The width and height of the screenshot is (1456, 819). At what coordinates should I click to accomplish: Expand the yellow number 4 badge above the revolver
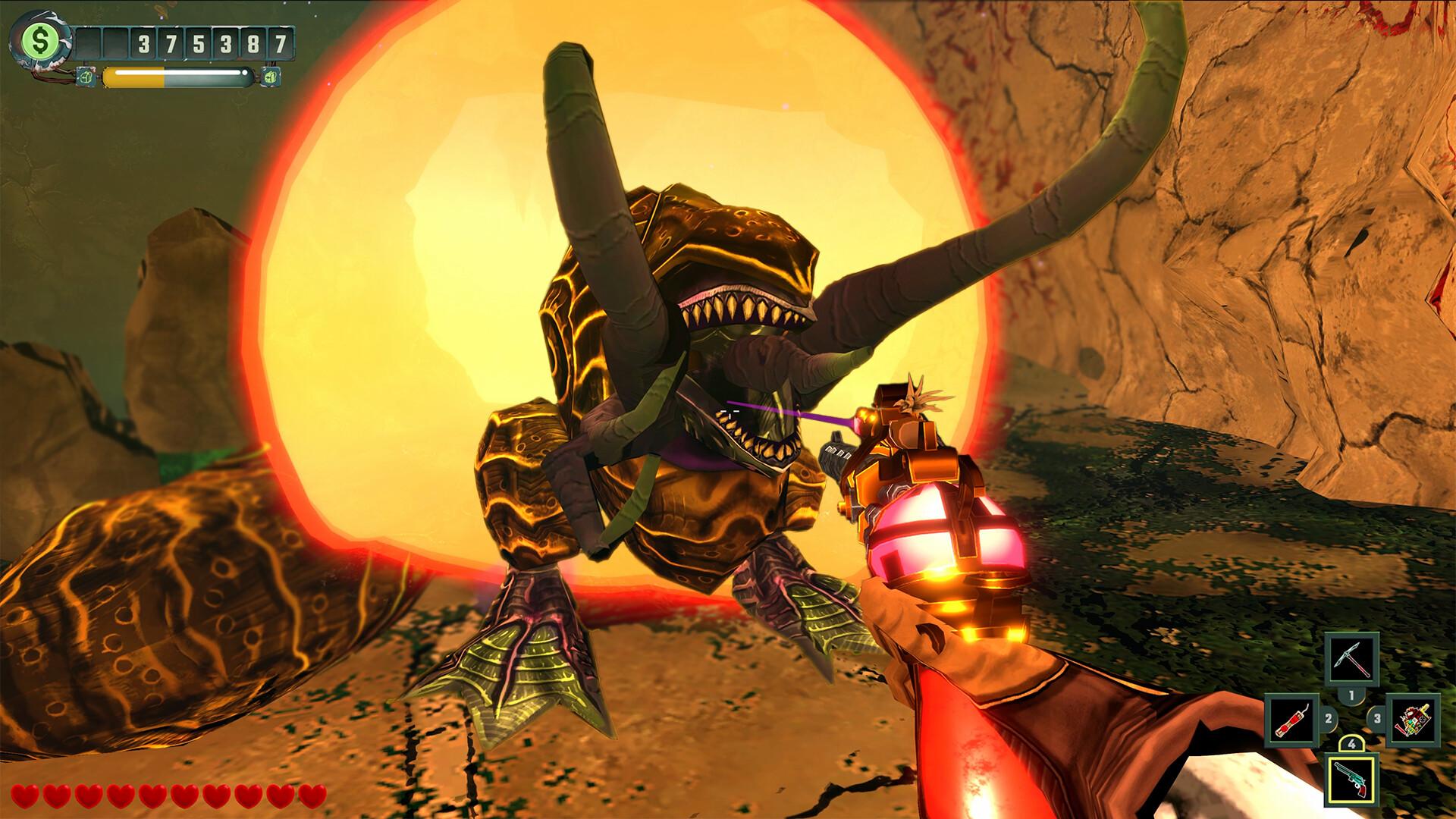pyautogui.click(x=1352, y=743)
